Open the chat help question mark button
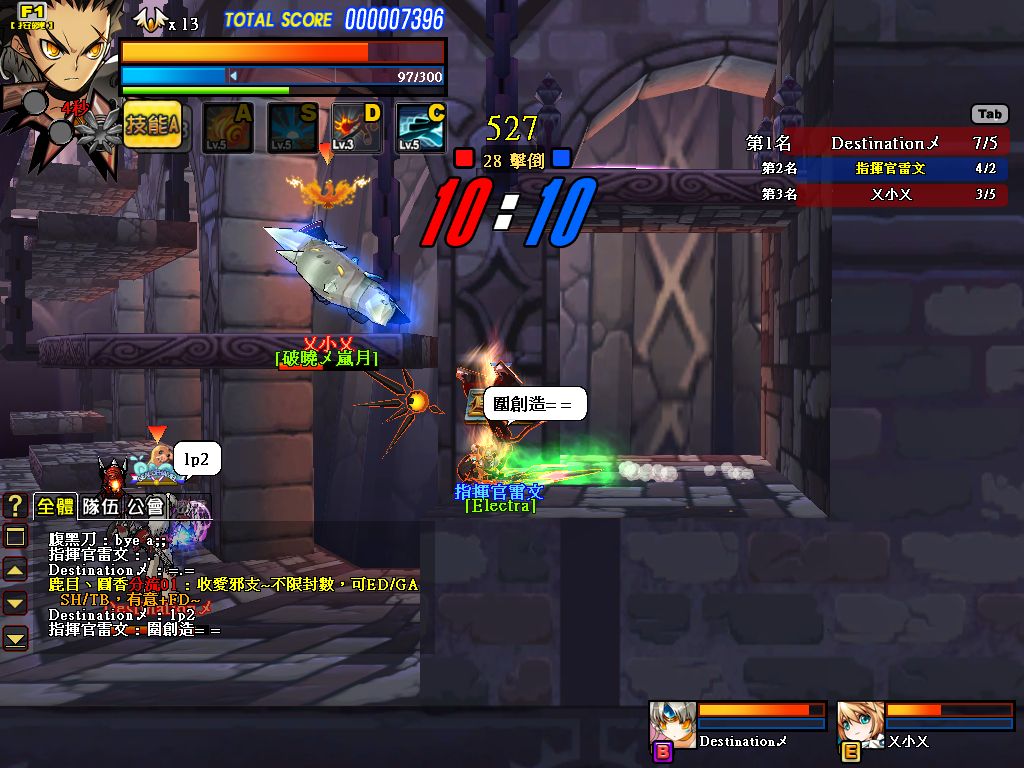 coord(15,505)
